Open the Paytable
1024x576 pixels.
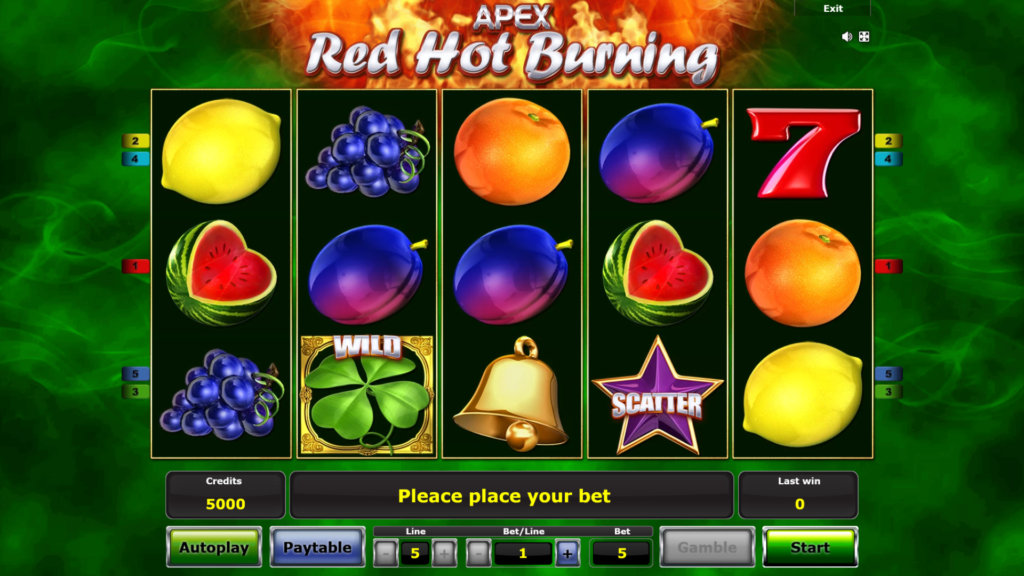coord(317,547)
